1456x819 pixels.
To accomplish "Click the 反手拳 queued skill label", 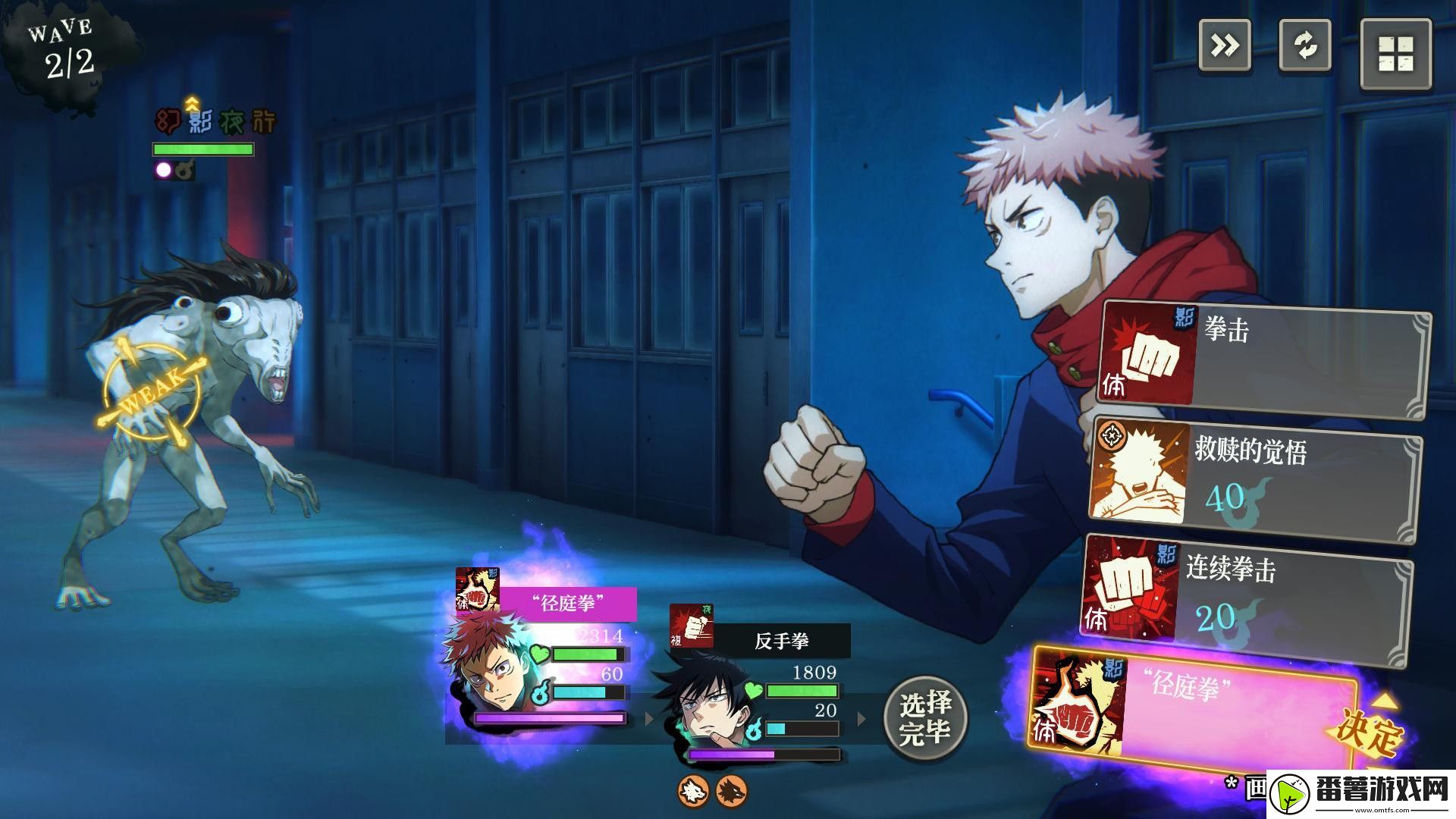I will pyautogui.click(x=781, y=642).
